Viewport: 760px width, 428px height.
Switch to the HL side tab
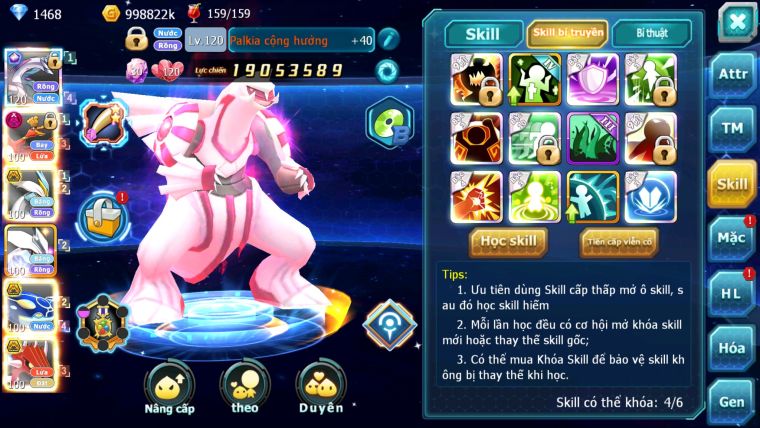(x=732, y=293)
